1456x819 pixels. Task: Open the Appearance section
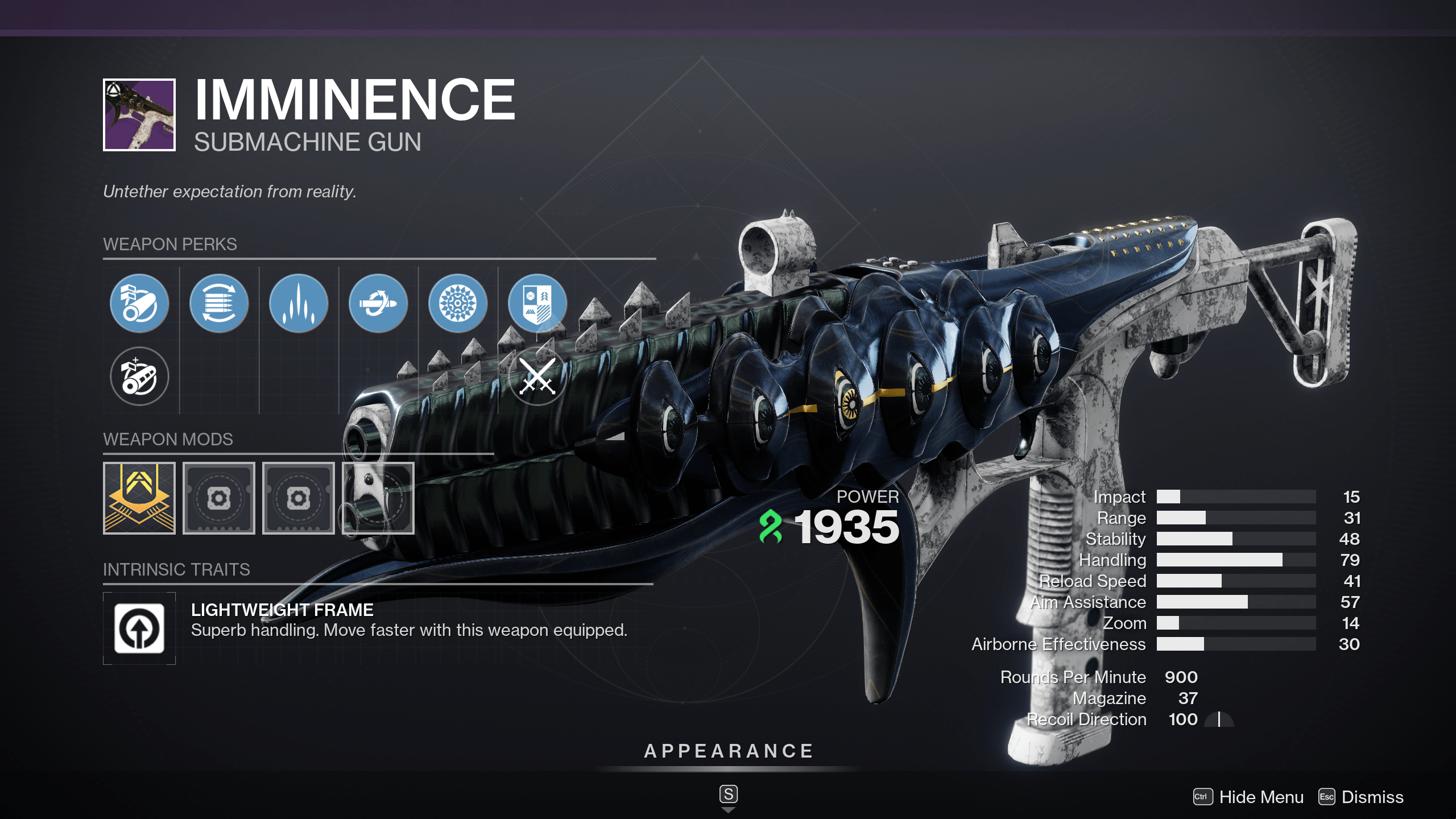click(x=729, y=751)
